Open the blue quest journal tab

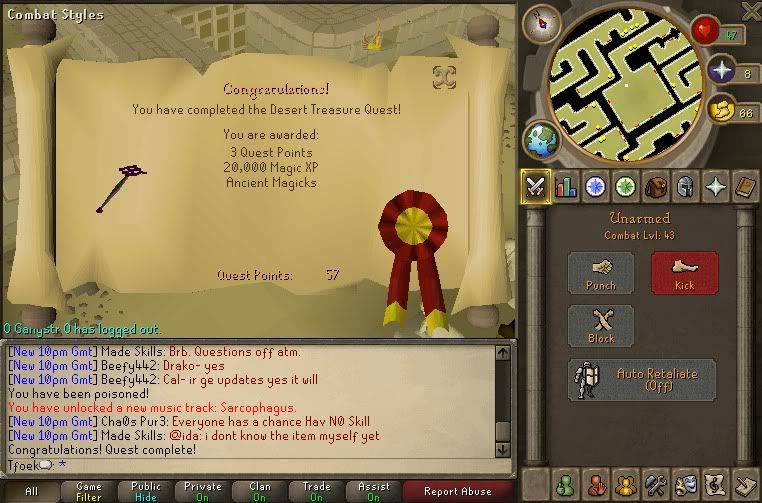pos(596,186)
